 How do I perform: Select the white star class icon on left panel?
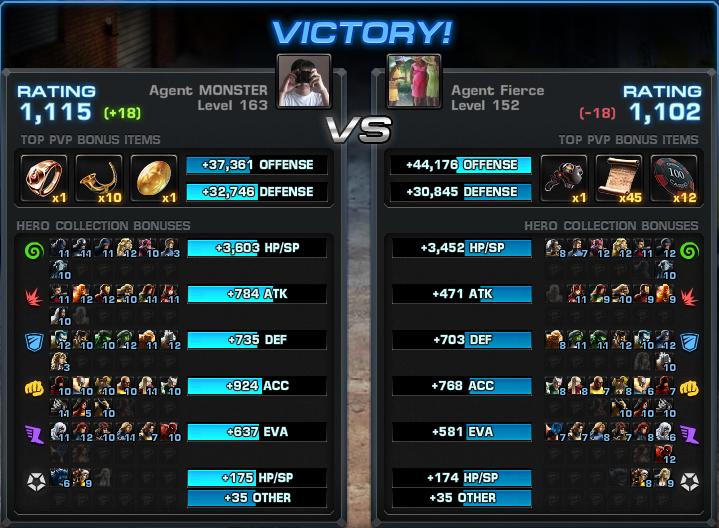click(x=34, y=480)
